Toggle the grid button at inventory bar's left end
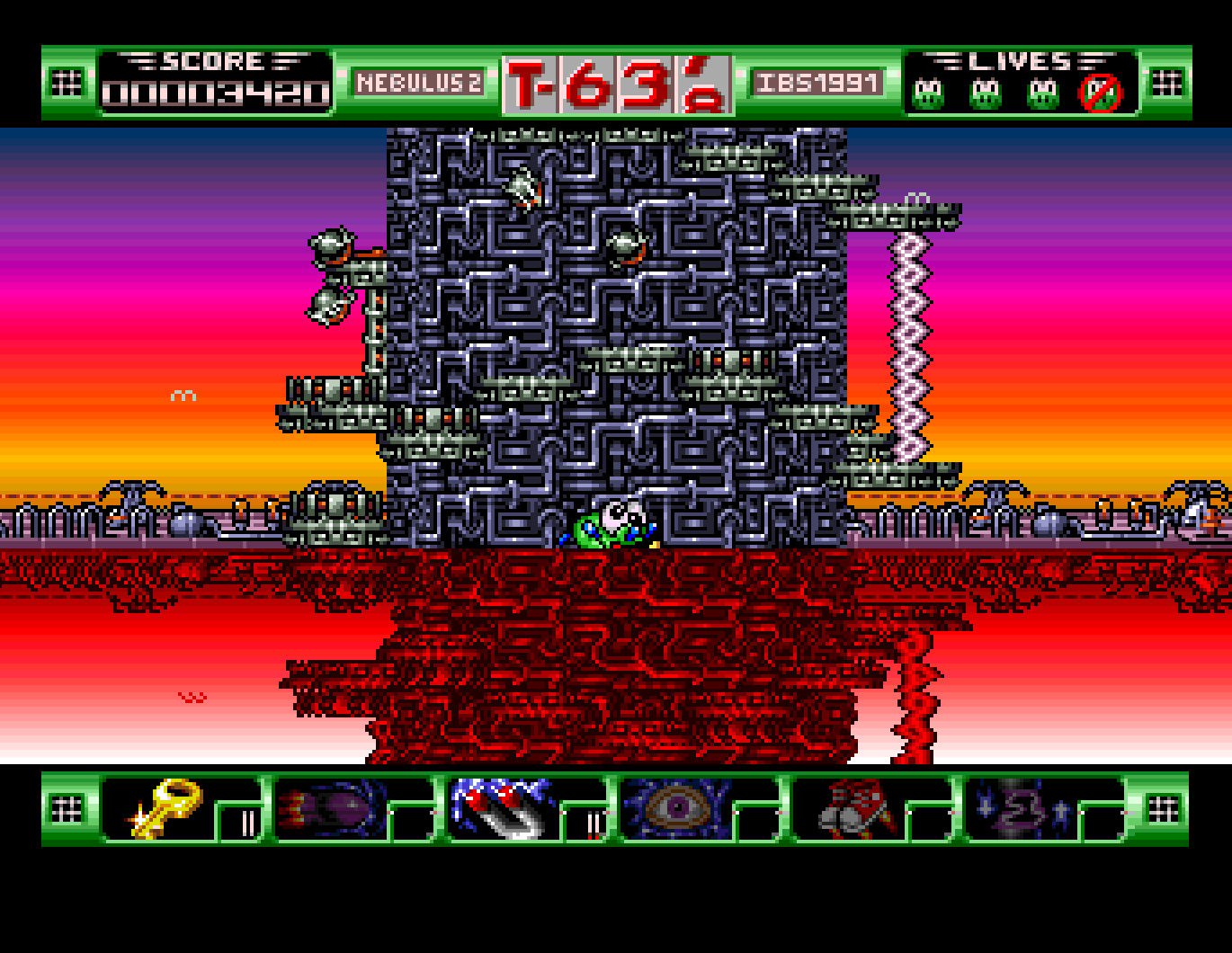This screenshot has height=953, width=1232. (67, 809)
